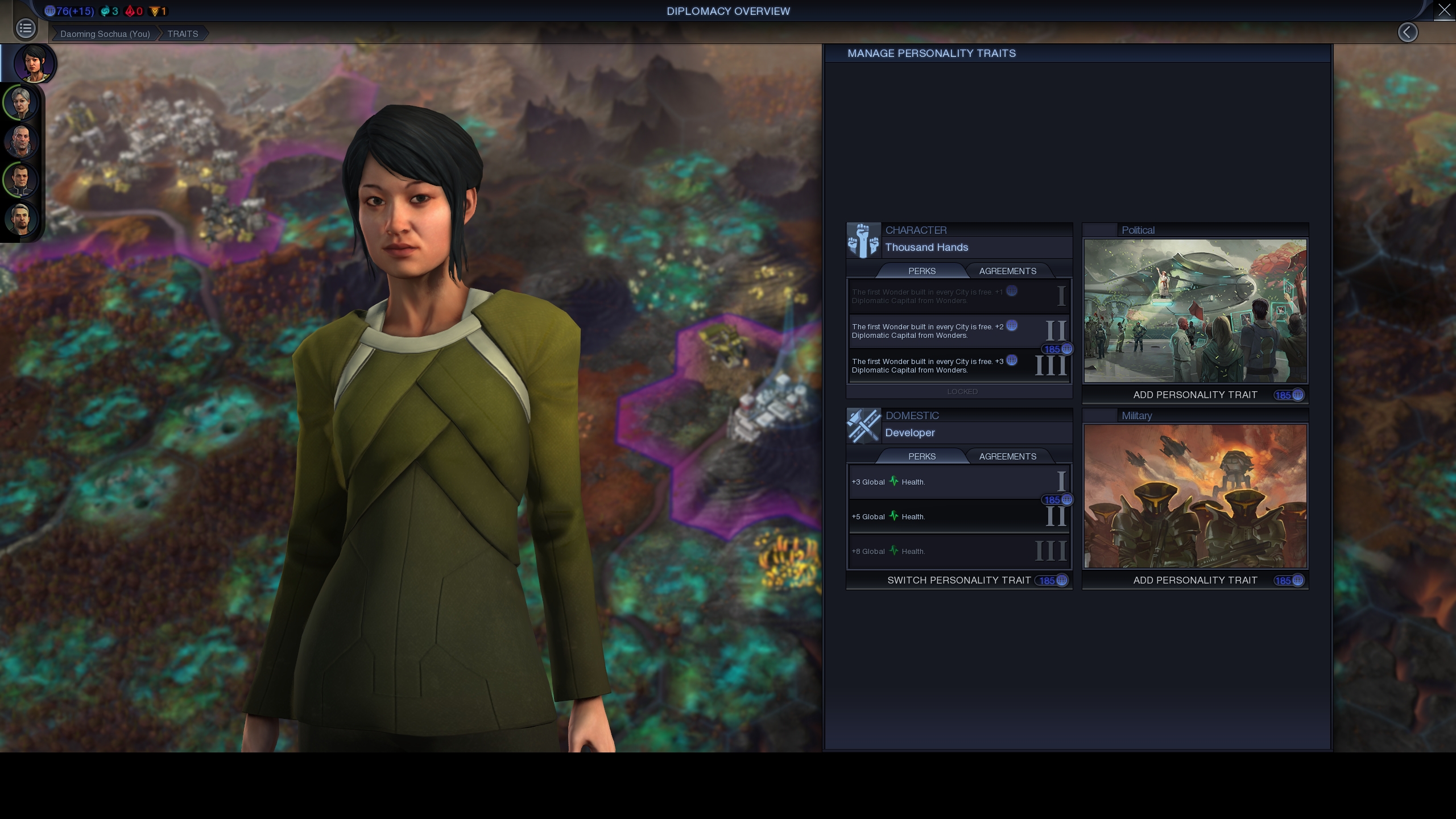Go back with the arrow button

1407,32
